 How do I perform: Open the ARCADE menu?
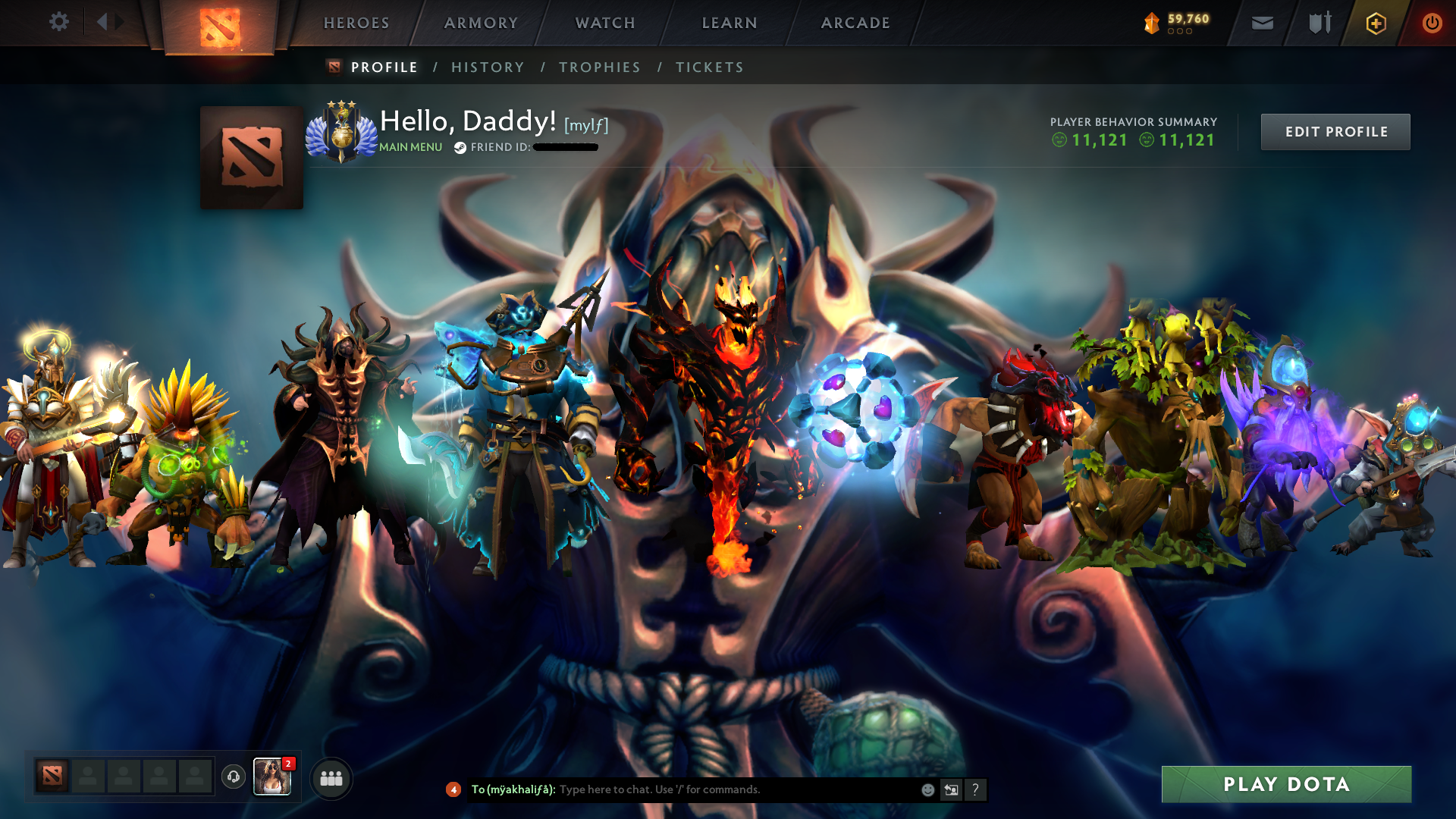[x=855, y=23]
